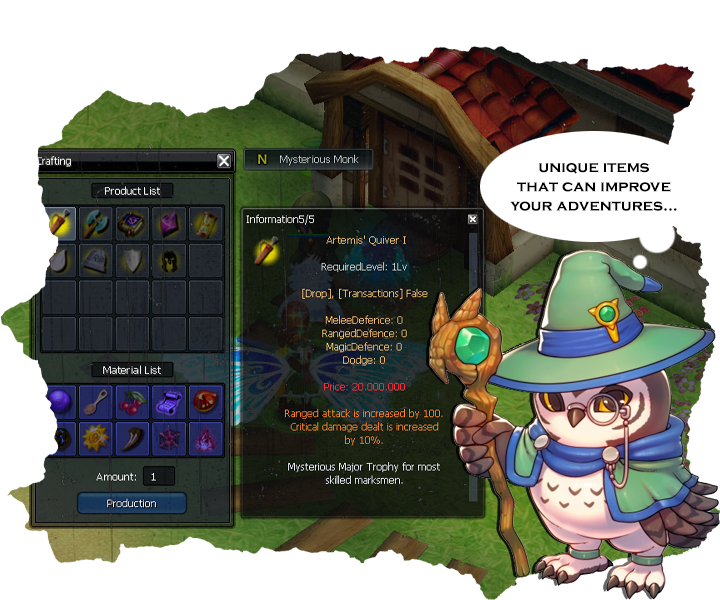Select the Artemis' Quiver product slot

click(x=59, y=224)
